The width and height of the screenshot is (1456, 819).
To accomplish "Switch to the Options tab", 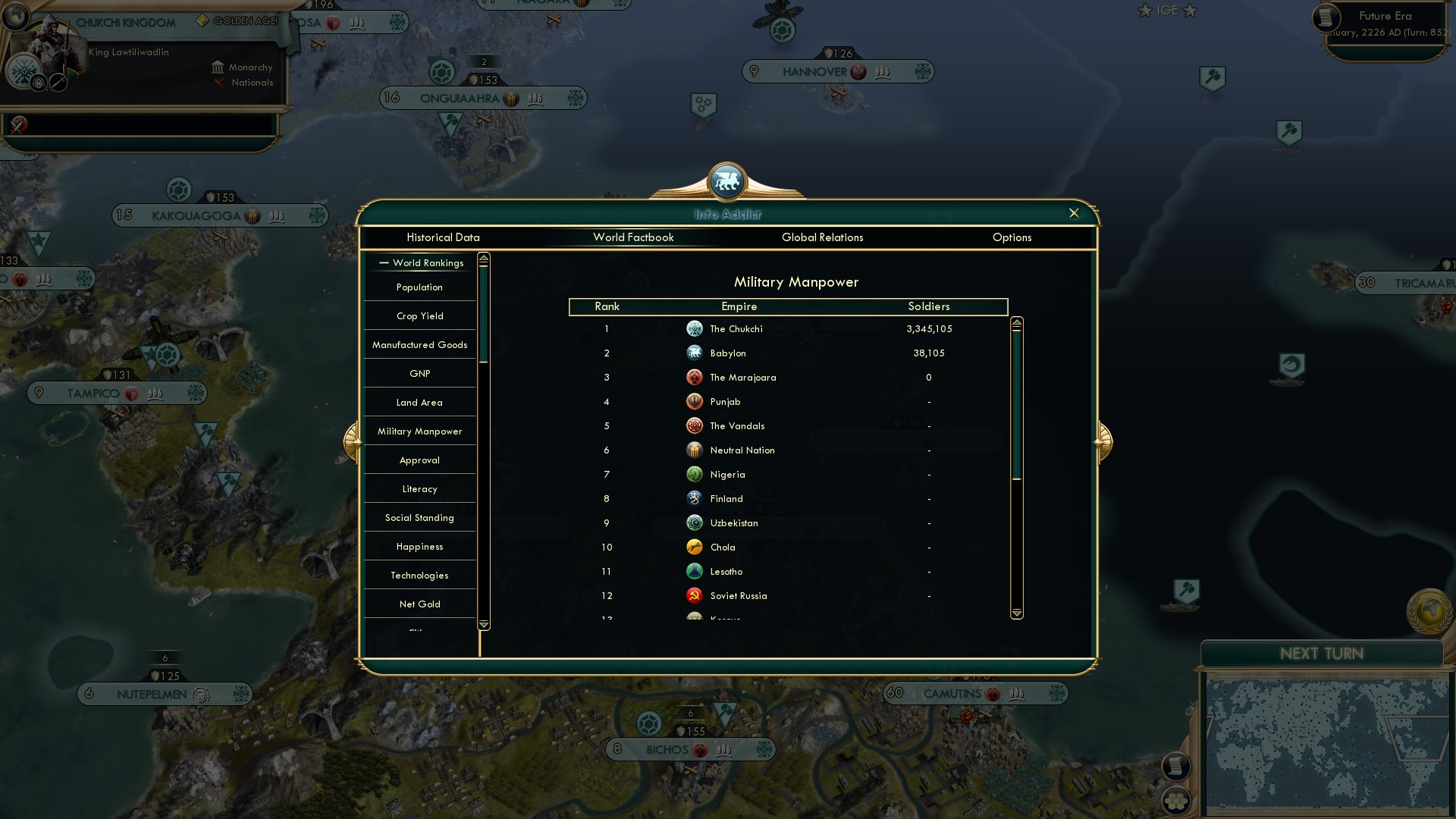I will tap(1012, 237).
